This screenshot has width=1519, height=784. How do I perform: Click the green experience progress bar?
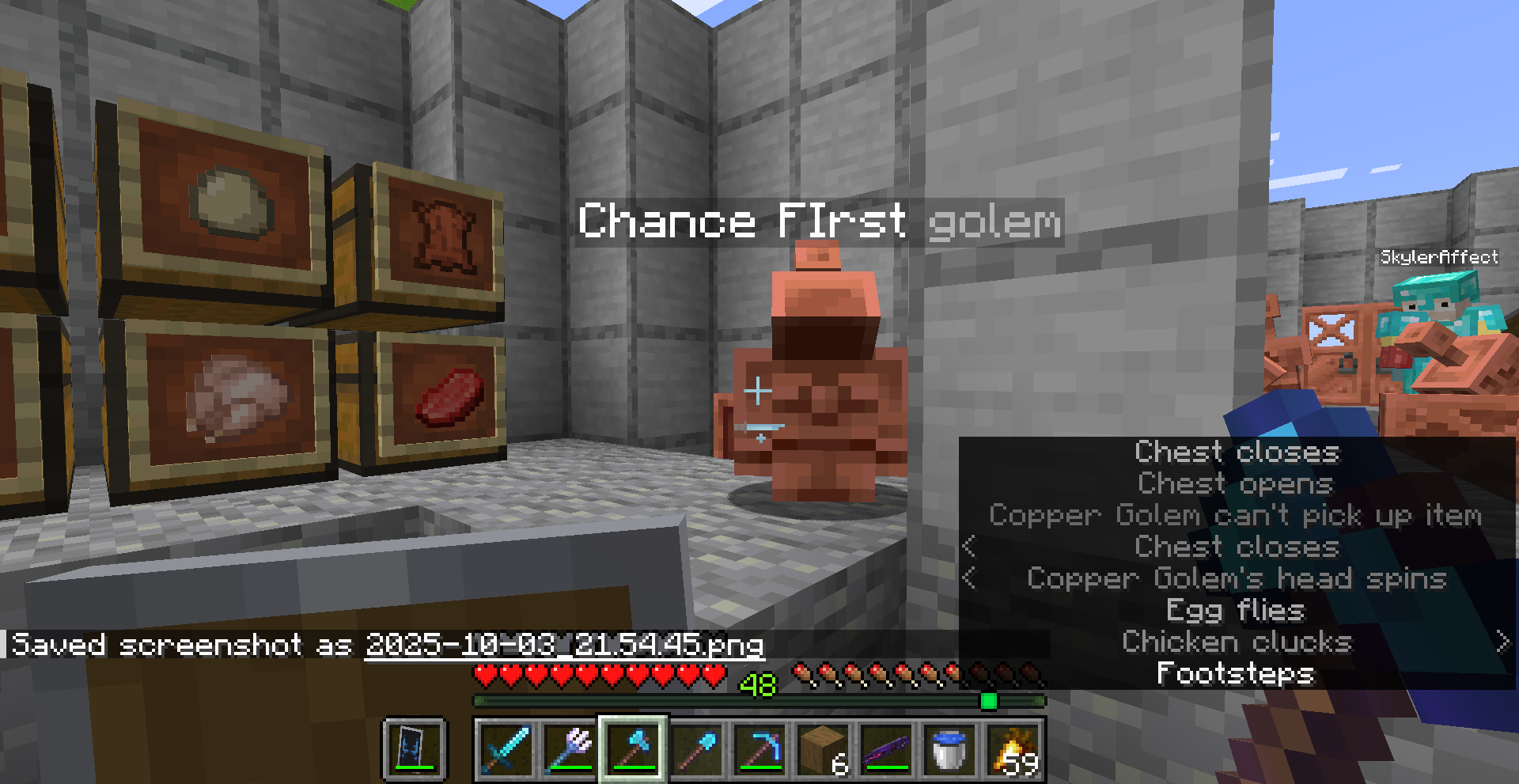(759, 700)
